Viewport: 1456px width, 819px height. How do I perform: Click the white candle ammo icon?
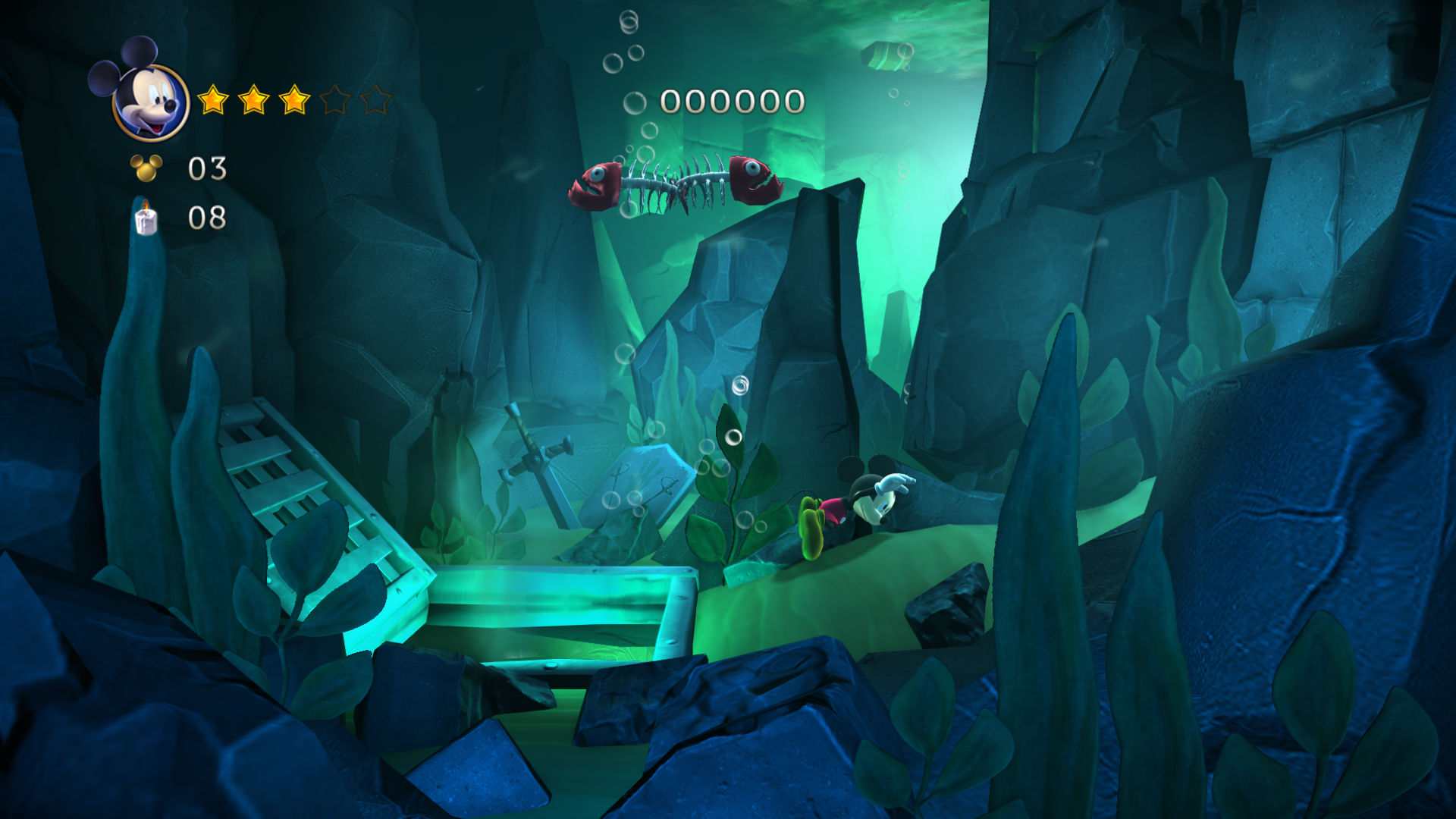tap(146, 219)
